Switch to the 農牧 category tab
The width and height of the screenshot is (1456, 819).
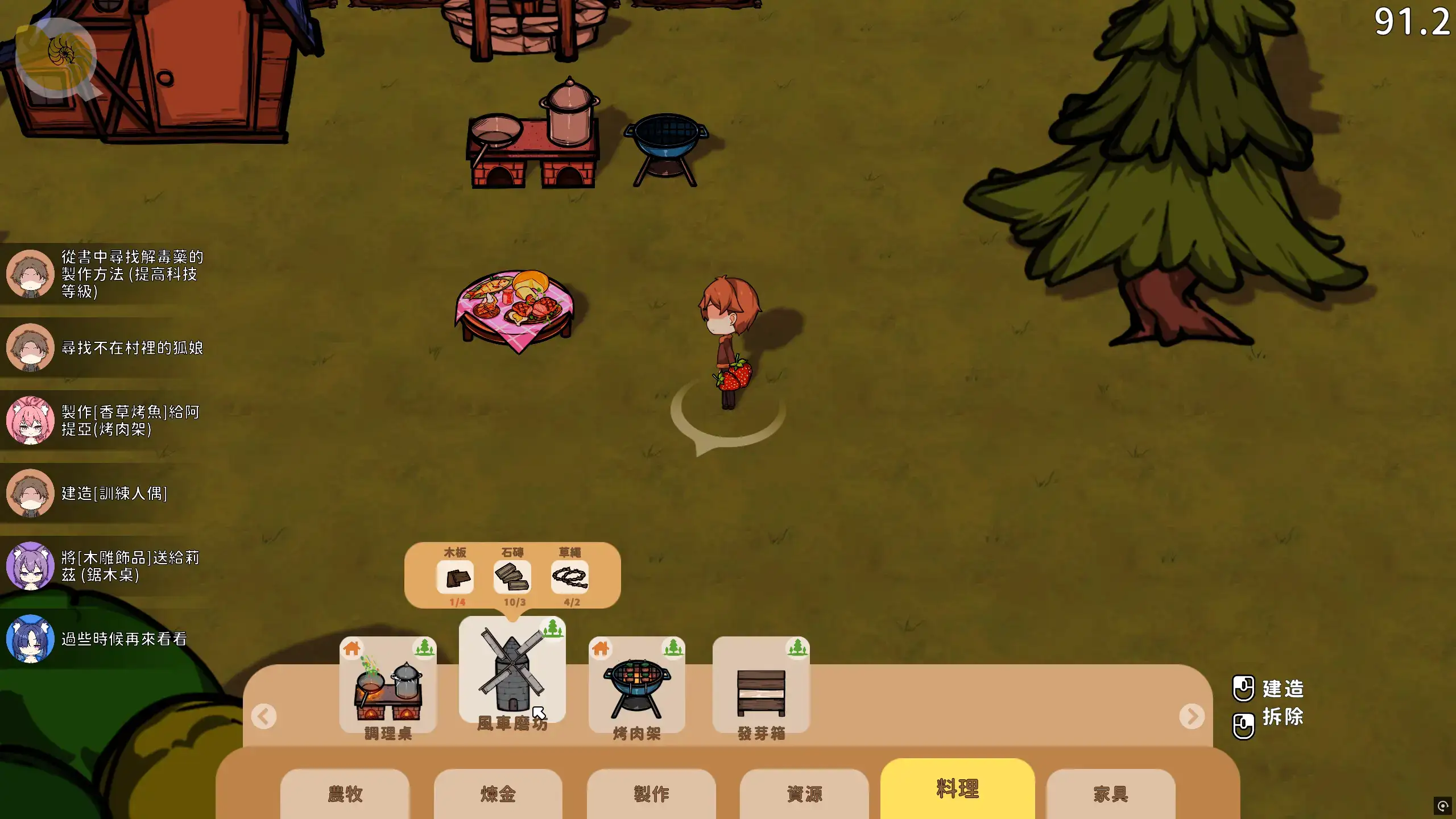pyautogui.click(x=345, y=793)
